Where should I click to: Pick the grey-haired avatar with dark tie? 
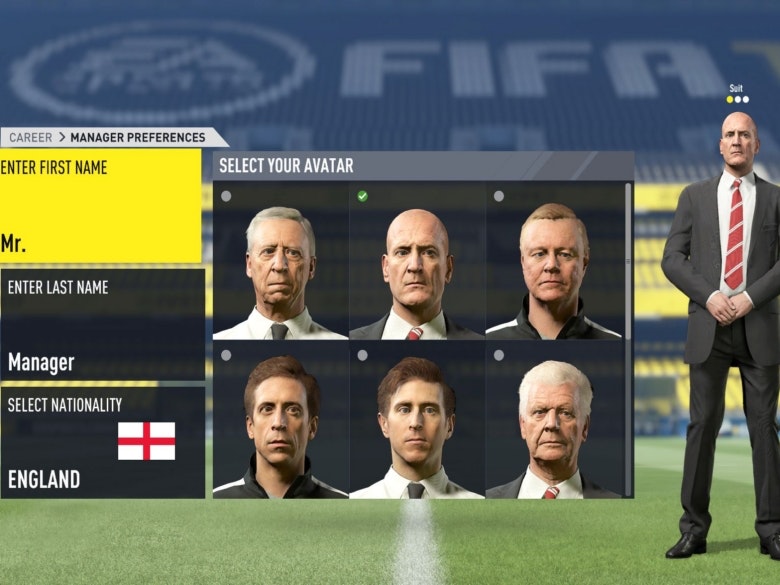pos(281,262)
